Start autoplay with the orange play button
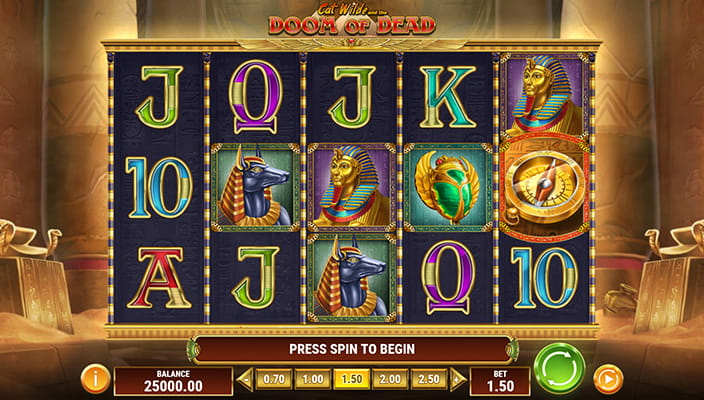The width and height of the screenshot is (704, 400). [x=607, y=379]
